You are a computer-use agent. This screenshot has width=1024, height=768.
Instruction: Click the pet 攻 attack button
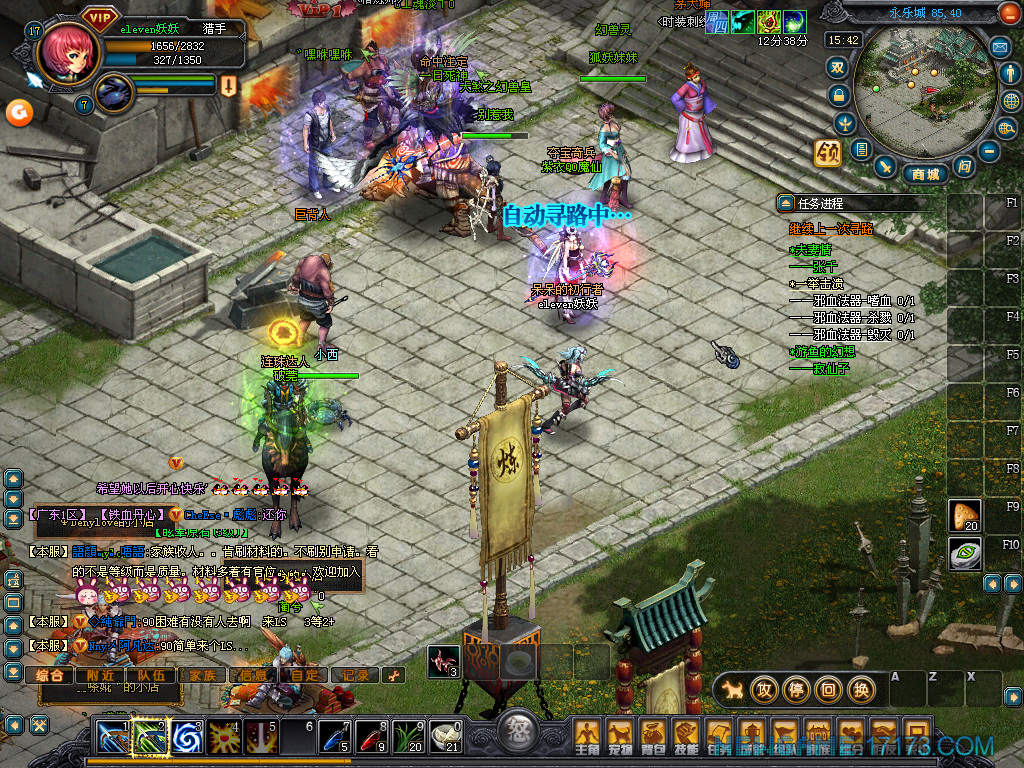pyautogui.click(x=765, y=689)
